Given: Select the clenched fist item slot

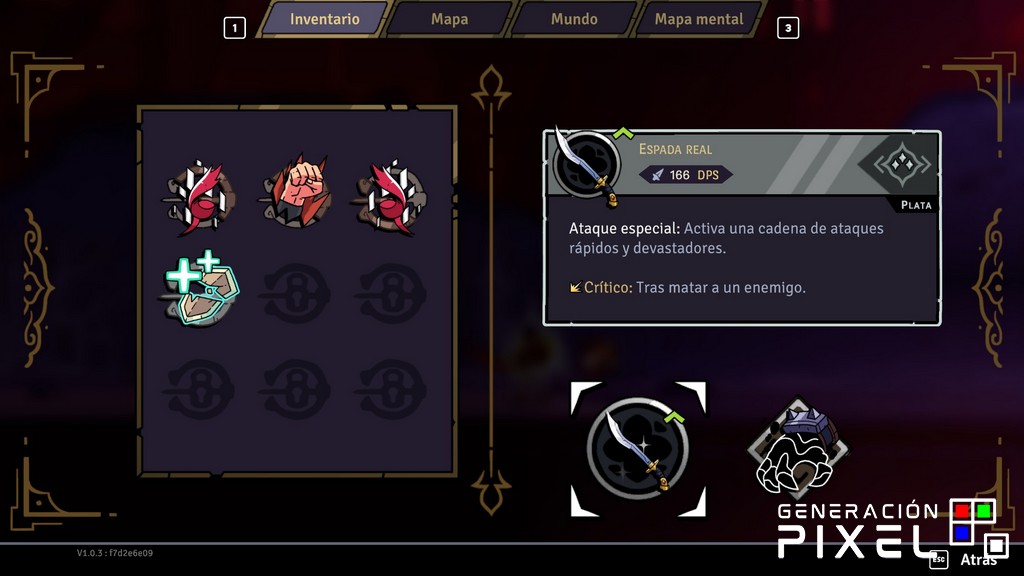Looking at the screenshot, I should click(295, 192).
